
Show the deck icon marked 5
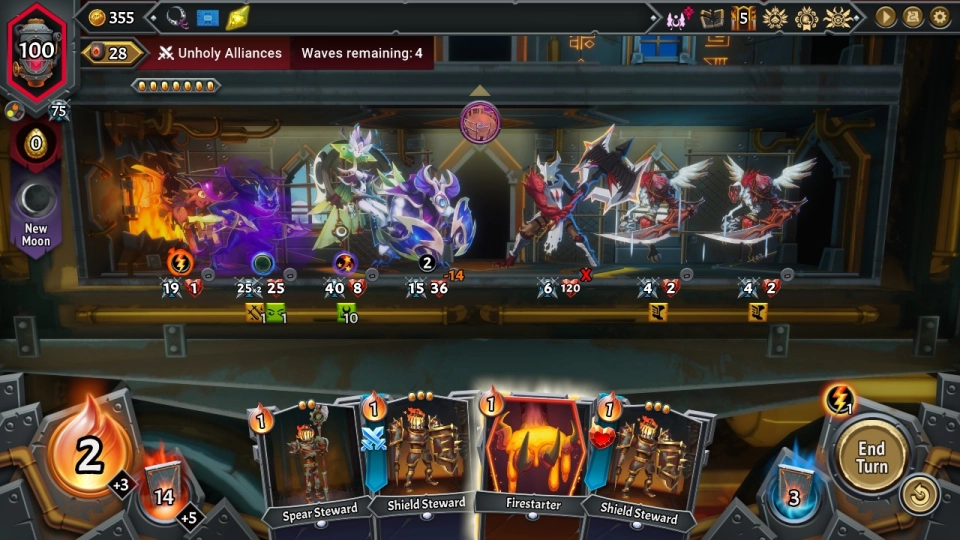(x=743, y=17)
